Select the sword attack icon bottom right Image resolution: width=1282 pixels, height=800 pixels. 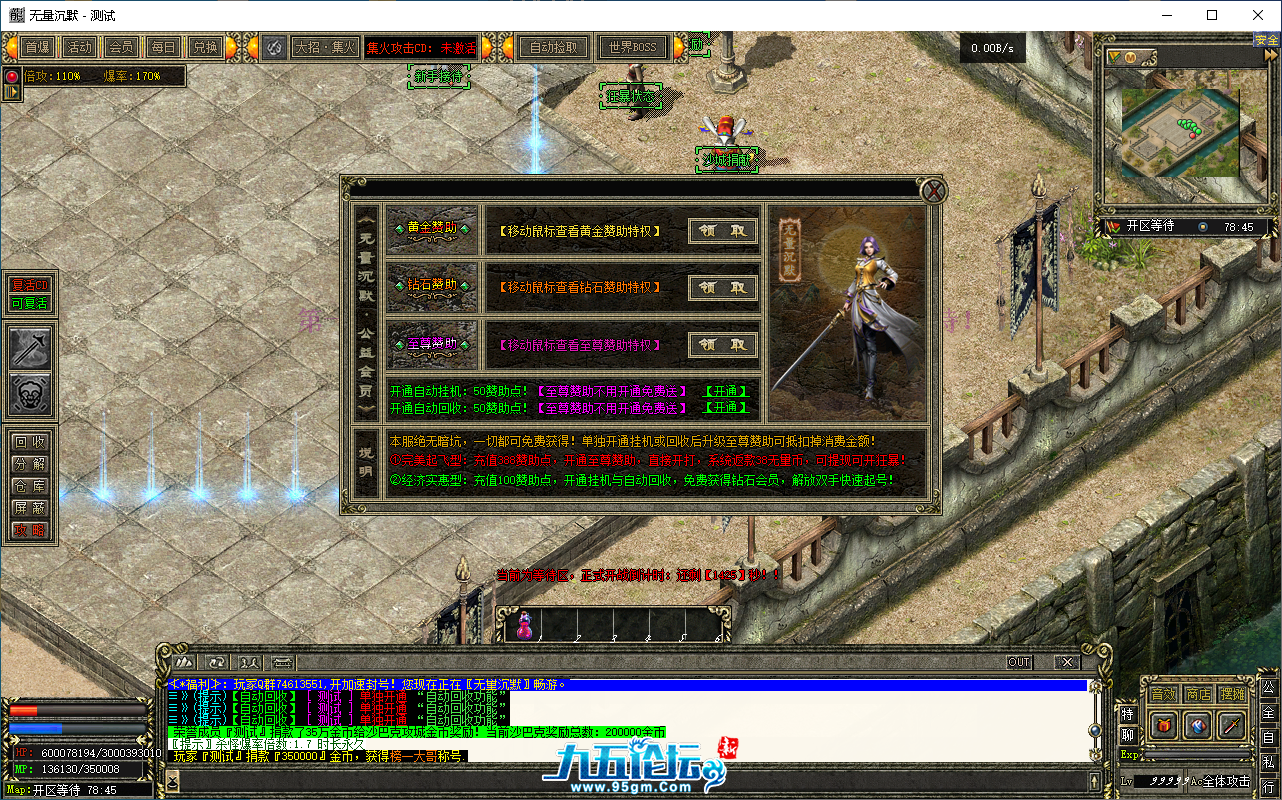pos(1231,724)
